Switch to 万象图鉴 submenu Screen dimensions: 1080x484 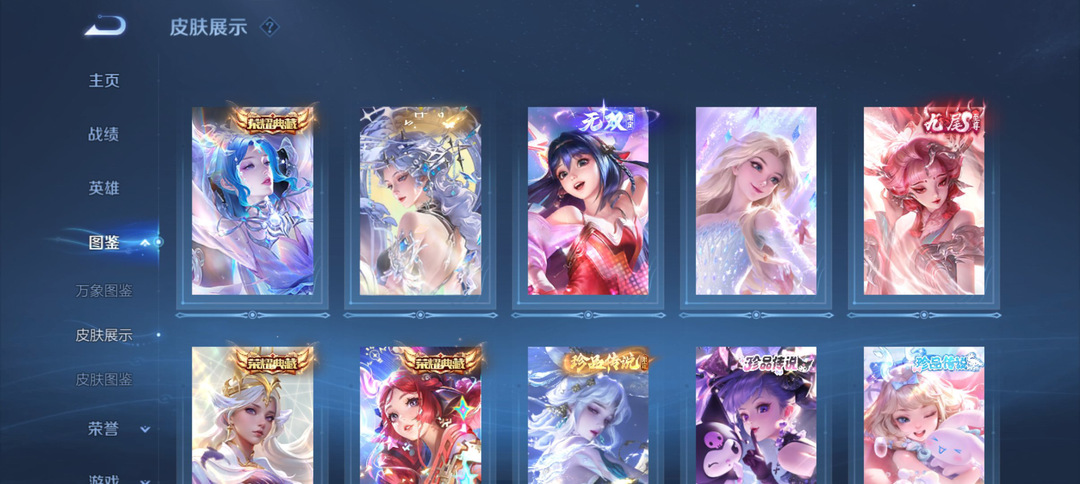104,291
